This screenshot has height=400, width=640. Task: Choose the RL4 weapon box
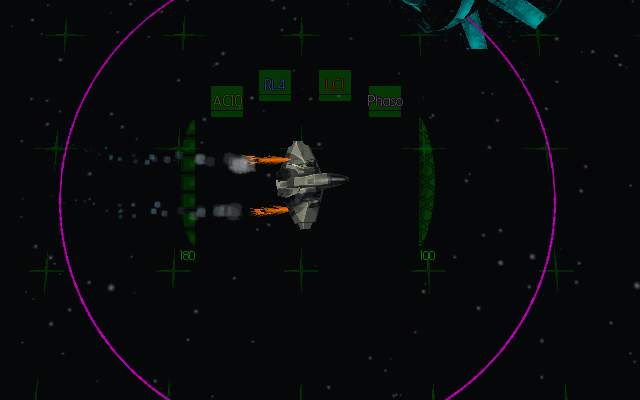point(275,85)
